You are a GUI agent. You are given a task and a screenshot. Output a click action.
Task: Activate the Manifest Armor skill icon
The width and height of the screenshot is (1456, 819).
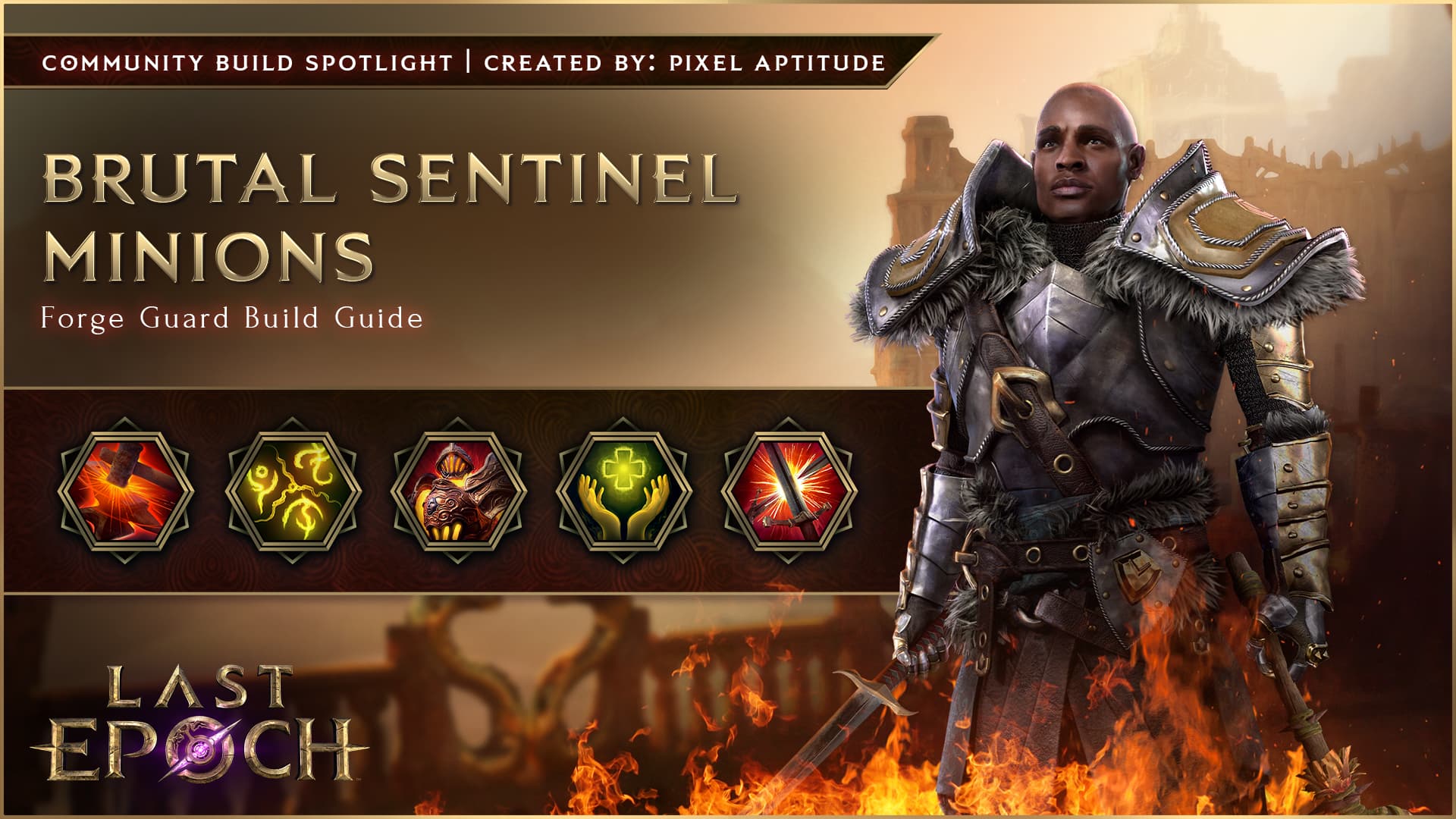point(458,491)
